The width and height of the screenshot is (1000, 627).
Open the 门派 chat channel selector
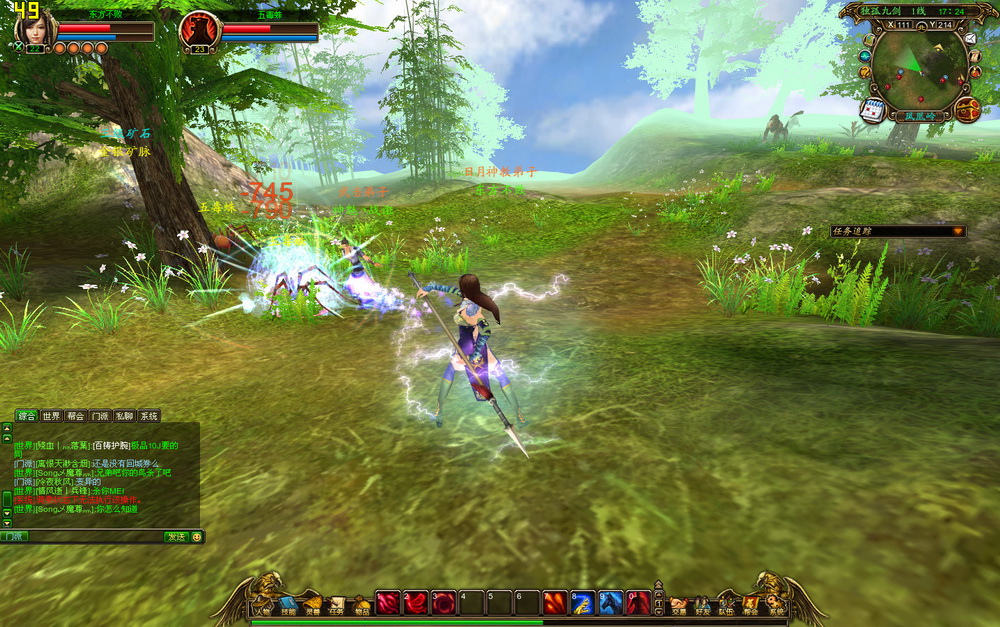[x=14, y=537]
